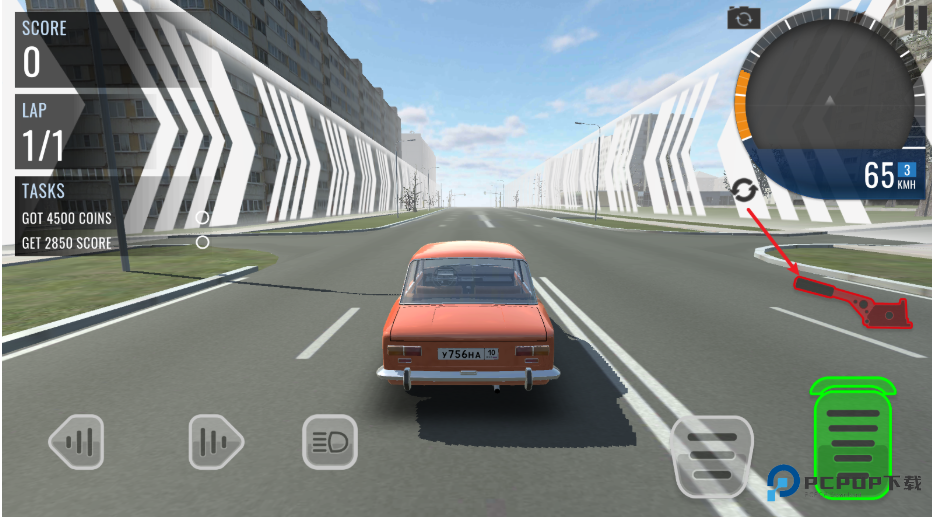The height and width of the screenshot is (517, 932).
Task: Switch view with the camera icon
Action: point(743,18)
